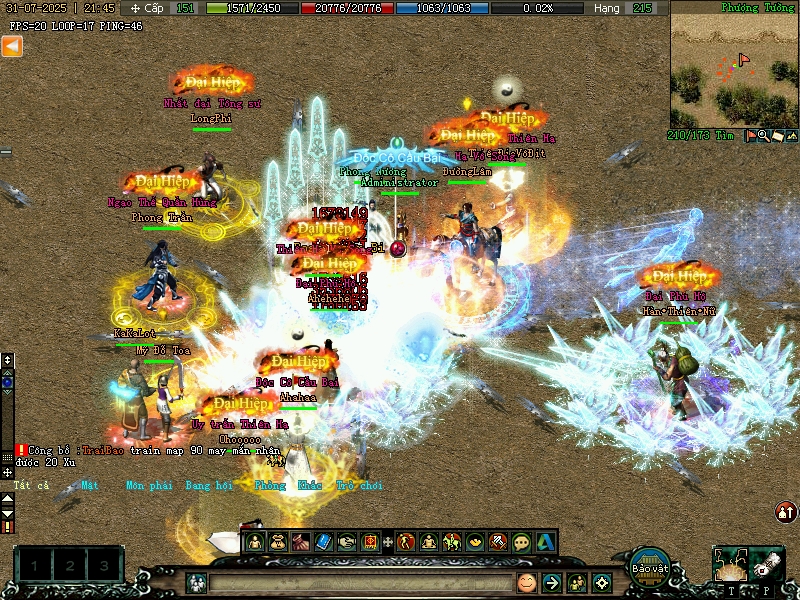Choose the Phòng chat tab

click(269, 485)
